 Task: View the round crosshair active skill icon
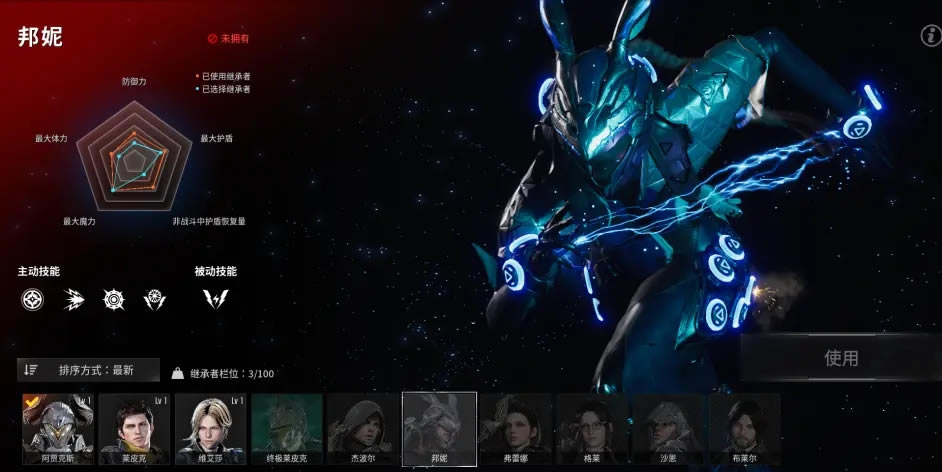click(32, 299)
